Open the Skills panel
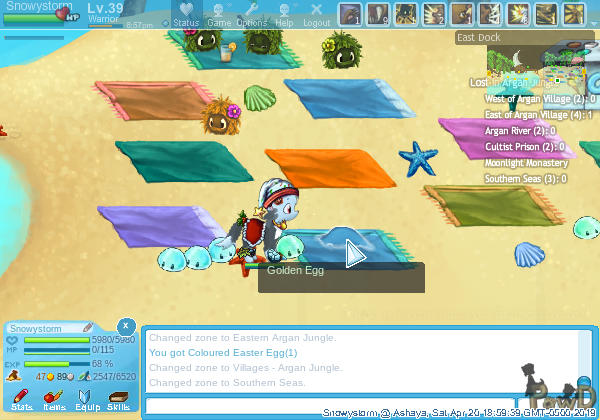 tap(118, 400)
